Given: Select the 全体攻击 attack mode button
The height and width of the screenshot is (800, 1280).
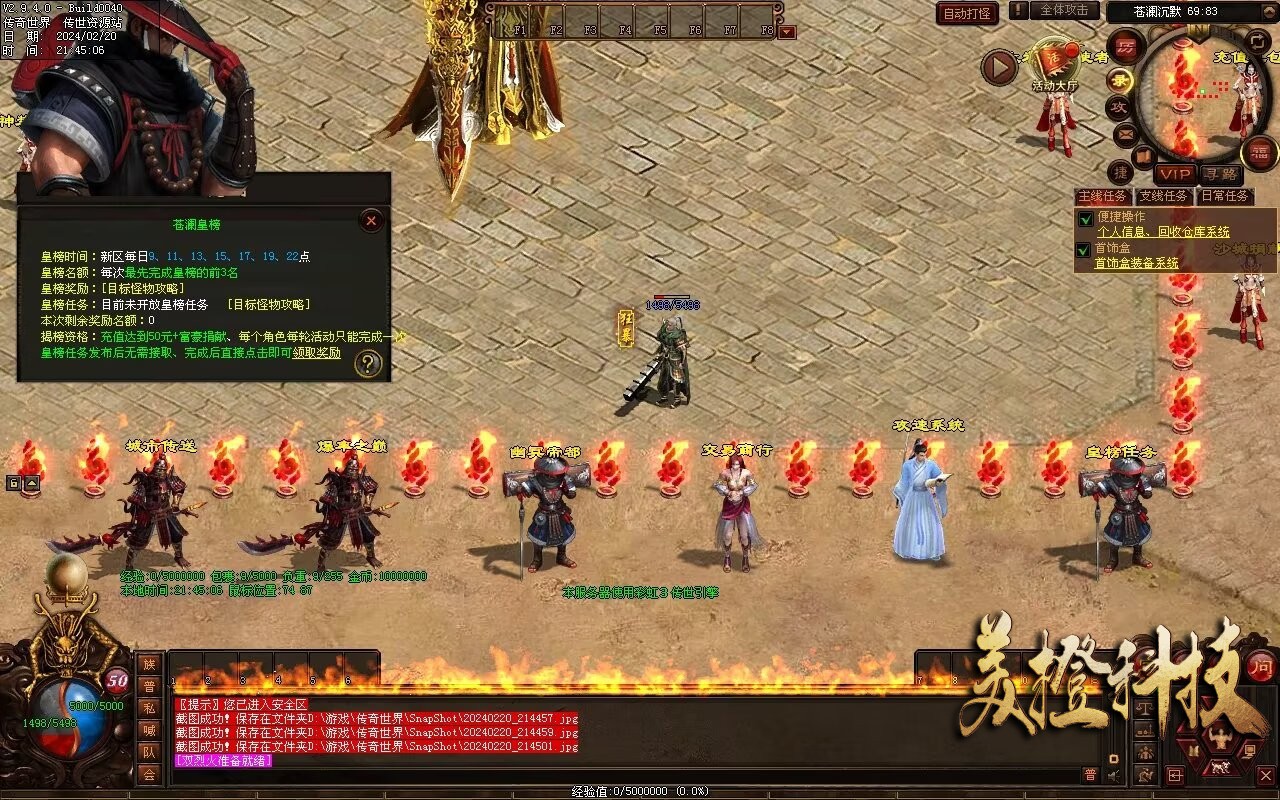Looking at the screenshot, I should 1064,10.
